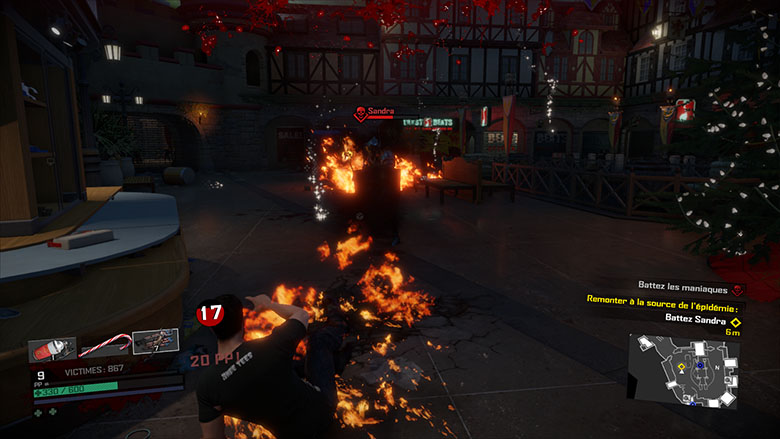Select the candy cane weapon slot

pyautogui.click(x=105, y=347)
